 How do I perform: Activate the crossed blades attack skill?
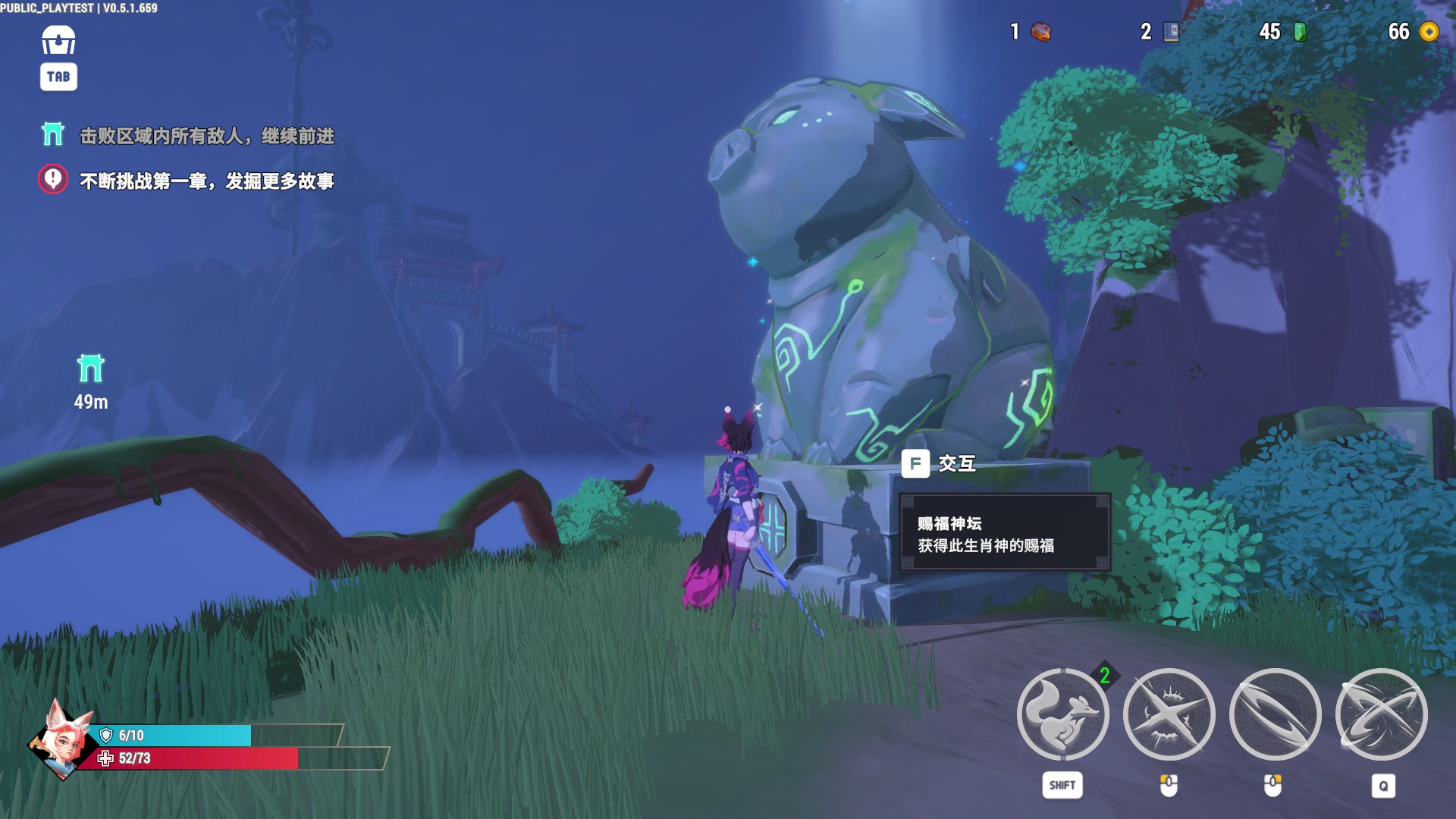click(x=1169, y=714)
